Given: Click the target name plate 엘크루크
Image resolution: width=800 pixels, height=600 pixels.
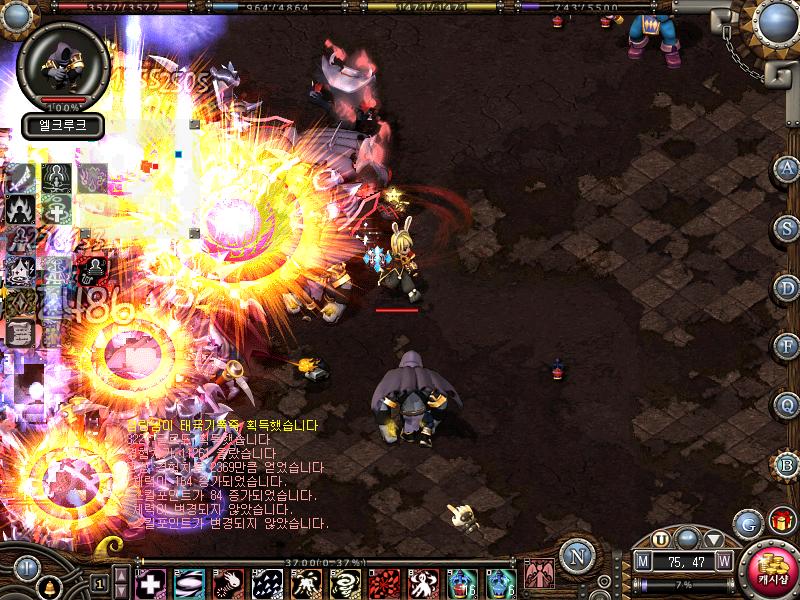Looking at the screenshot, I should click(x=62, y=126).
